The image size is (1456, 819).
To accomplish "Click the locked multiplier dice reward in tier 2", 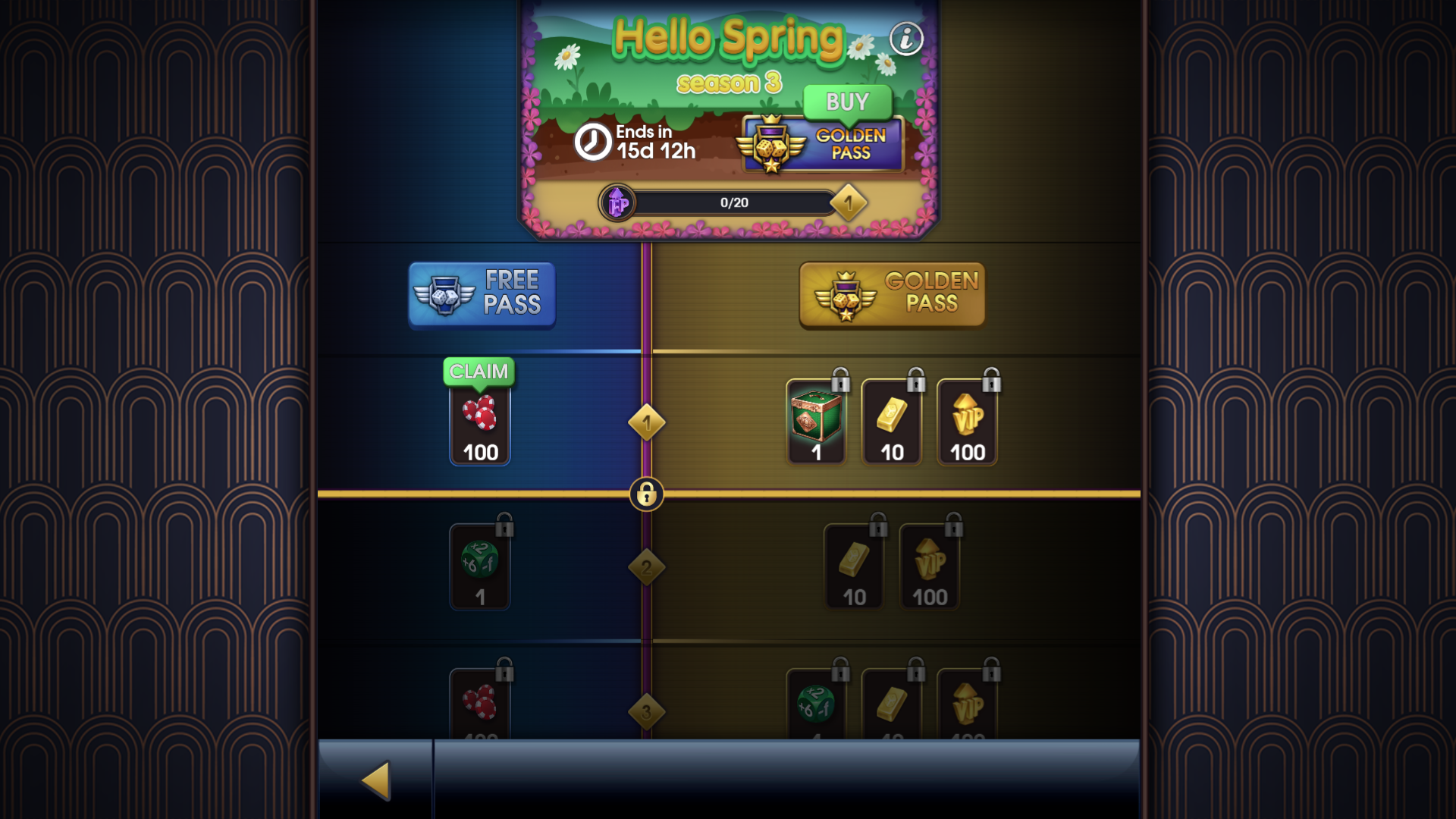I will 480,565.
